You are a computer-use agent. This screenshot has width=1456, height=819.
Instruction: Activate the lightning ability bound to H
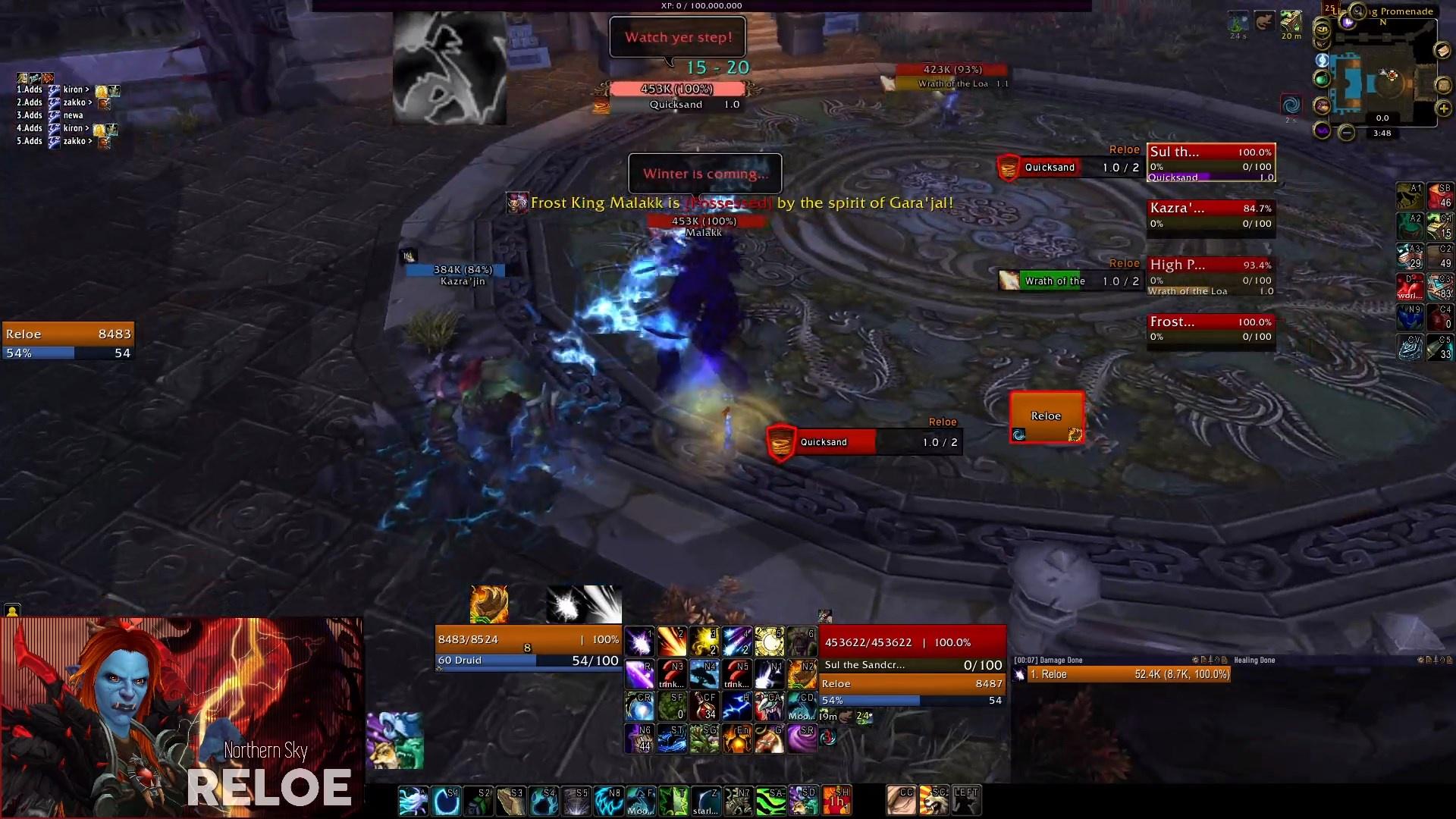[736, 705]
